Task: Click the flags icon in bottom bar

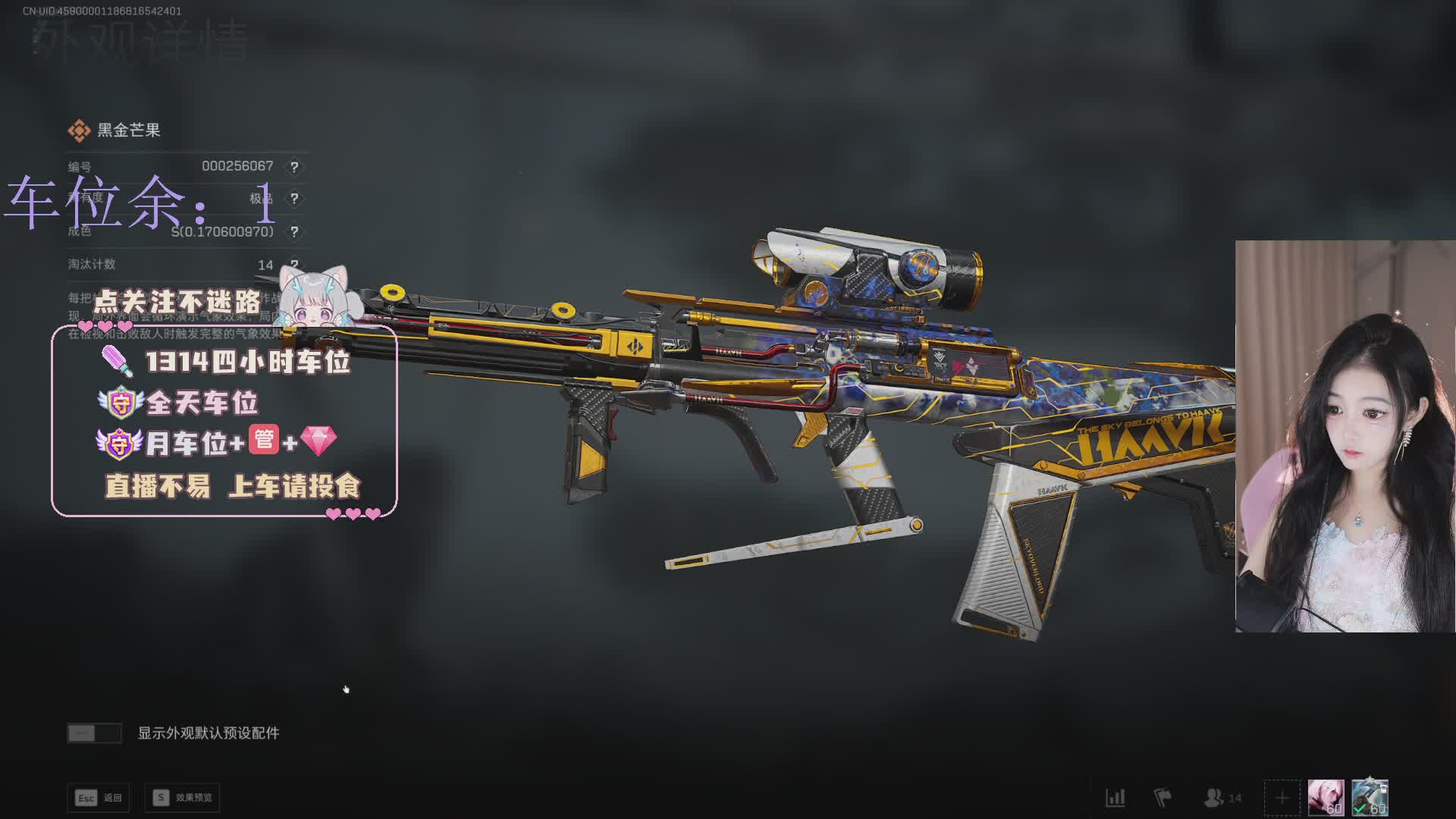Action: pos(1162,798)
